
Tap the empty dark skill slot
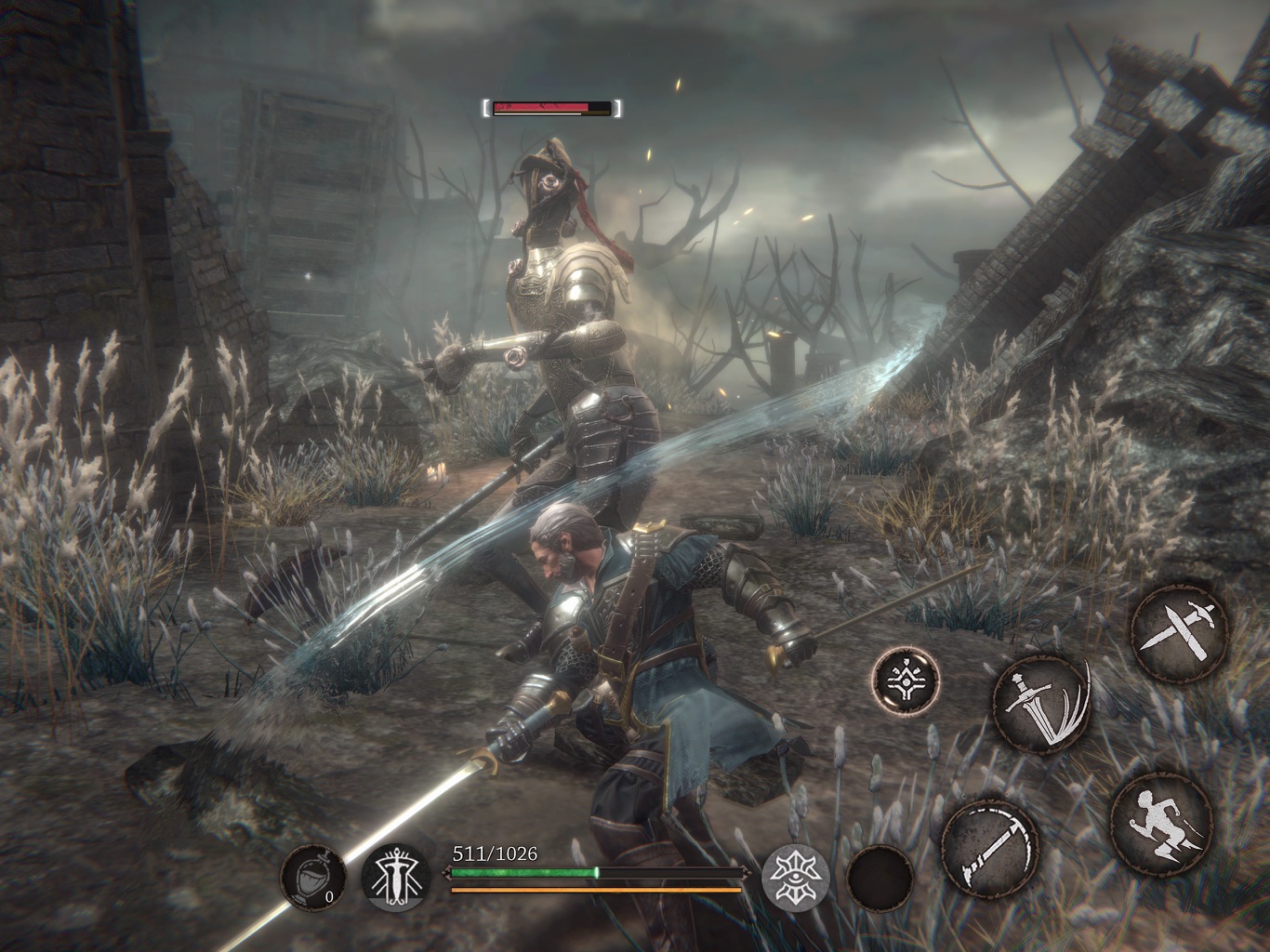(x=880, y=878)
